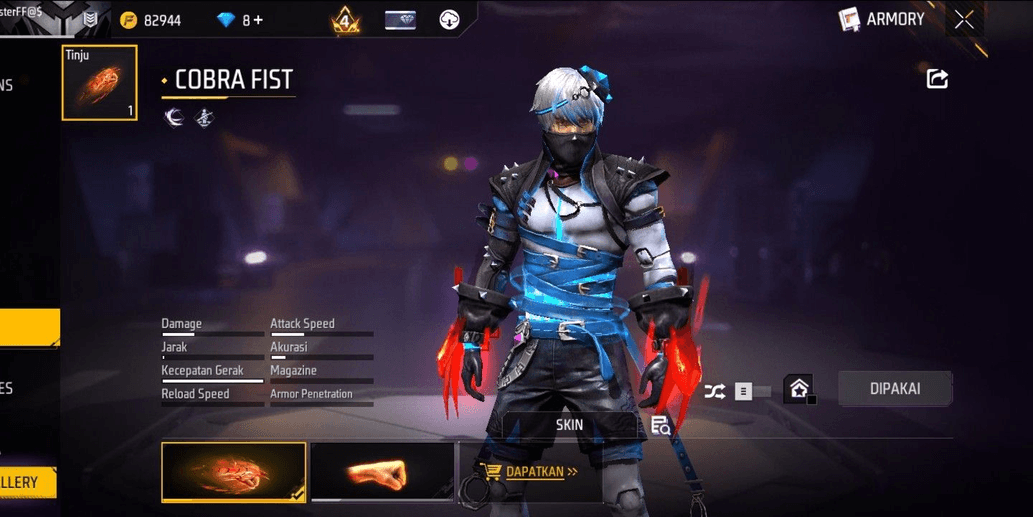
Task: View the gold coin balance
Action: pyautogui.click(x=151, y=20)
